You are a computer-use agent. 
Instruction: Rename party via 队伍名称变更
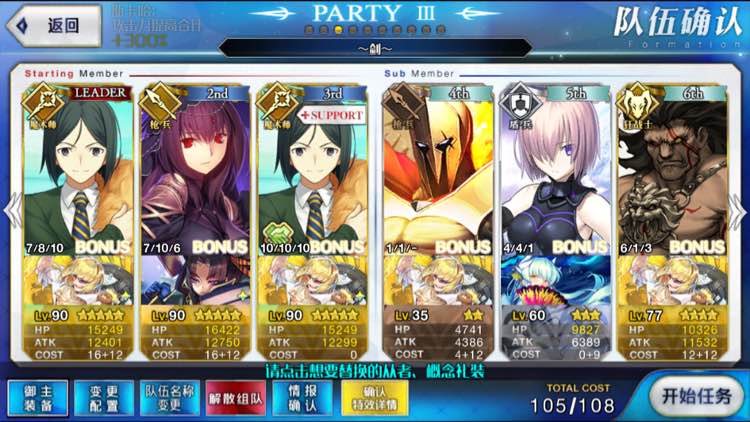tap(165, 396)
